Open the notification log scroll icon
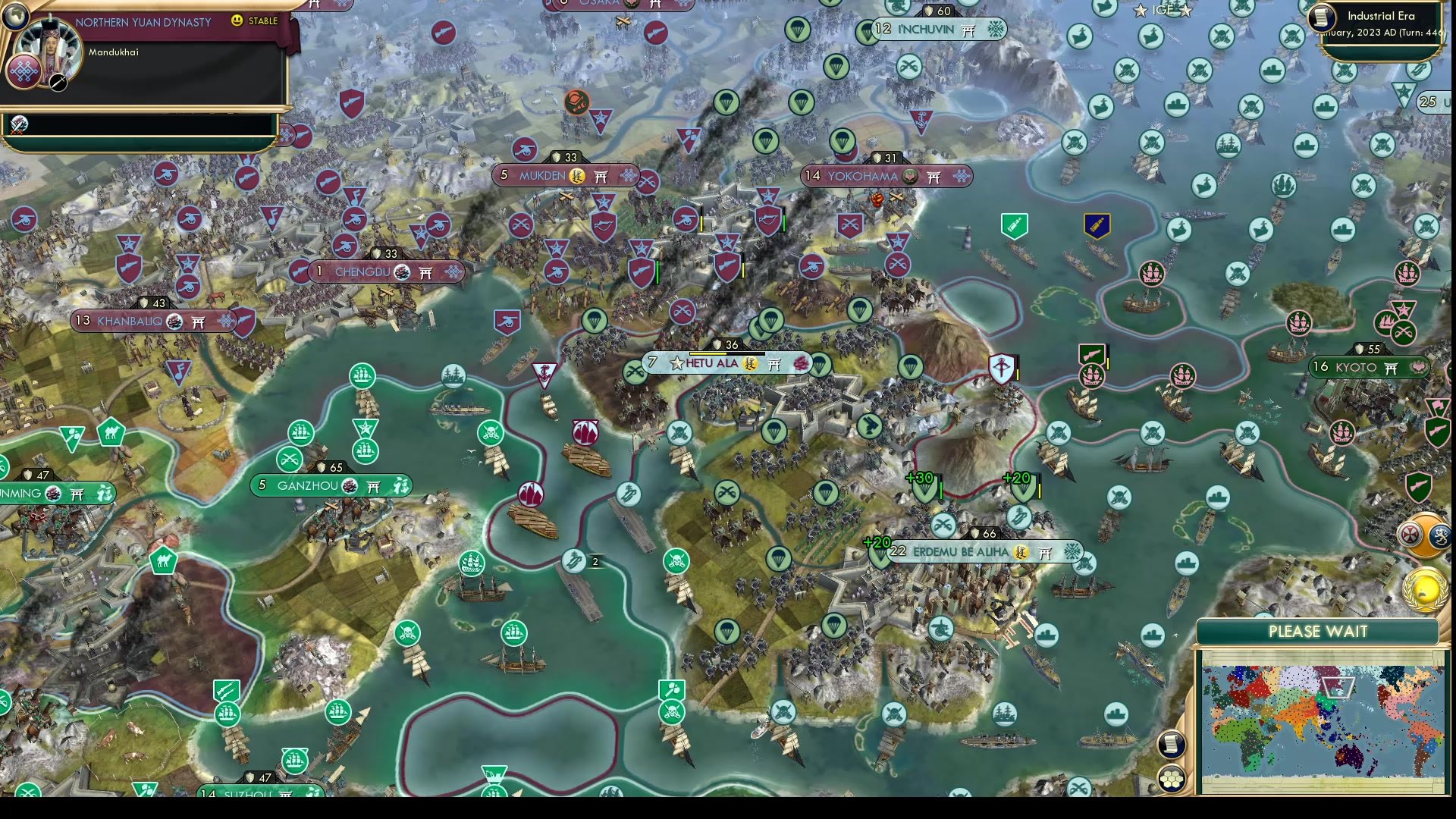Viewport: 1456px width, 819px height. coord(1171,744)
